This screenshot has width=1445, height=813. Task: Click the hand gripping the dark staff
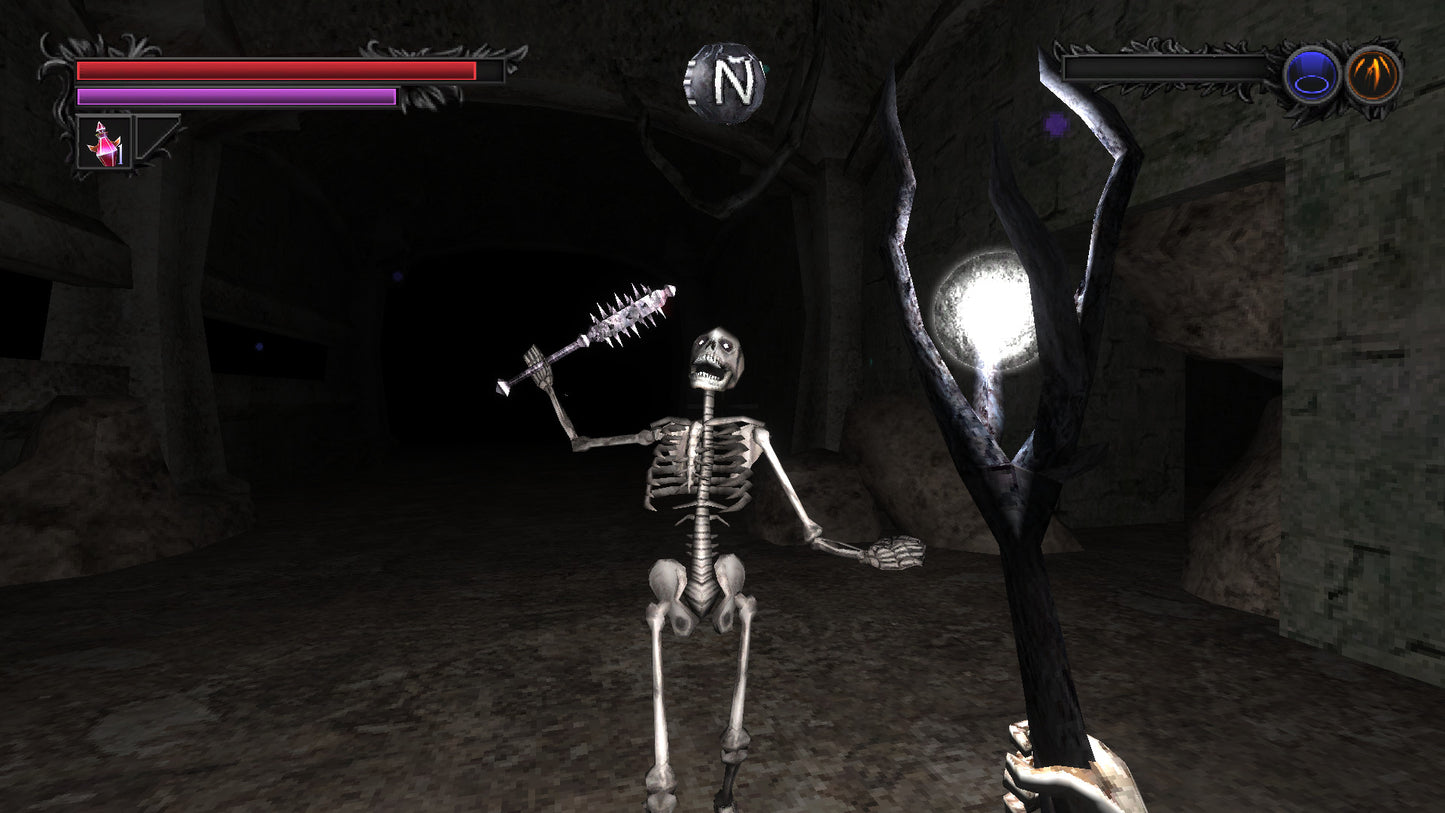click(1072, 780)
